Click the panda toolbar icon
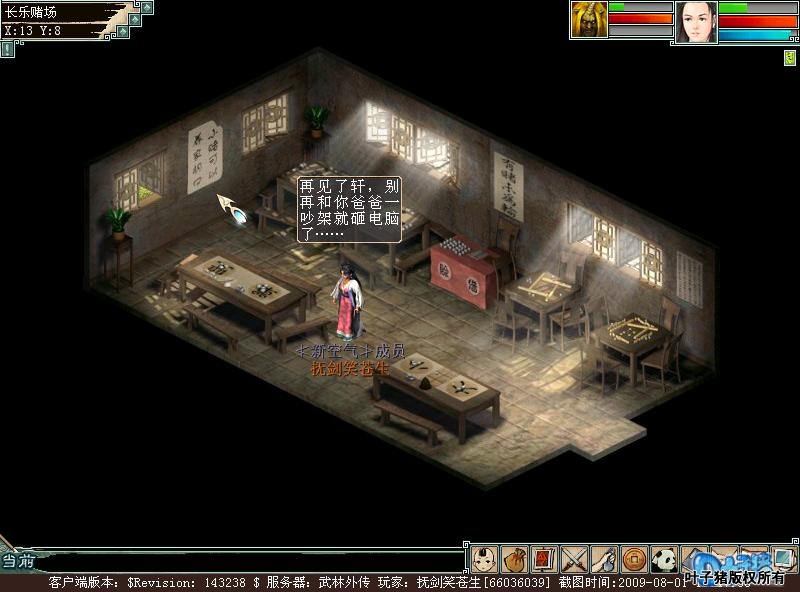This screenshot has width=800, height=592. coord(663,558)
